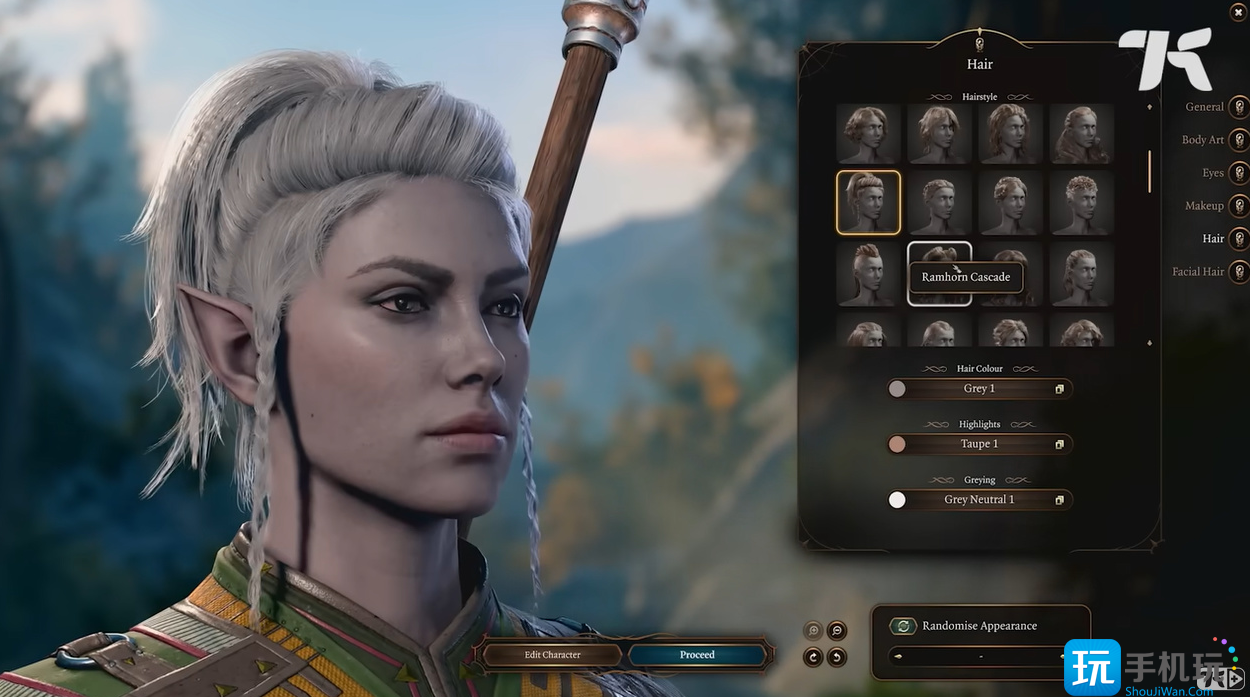
Task: Change the Greying Grey Neutral 1 option
Action: click(979, 500)
